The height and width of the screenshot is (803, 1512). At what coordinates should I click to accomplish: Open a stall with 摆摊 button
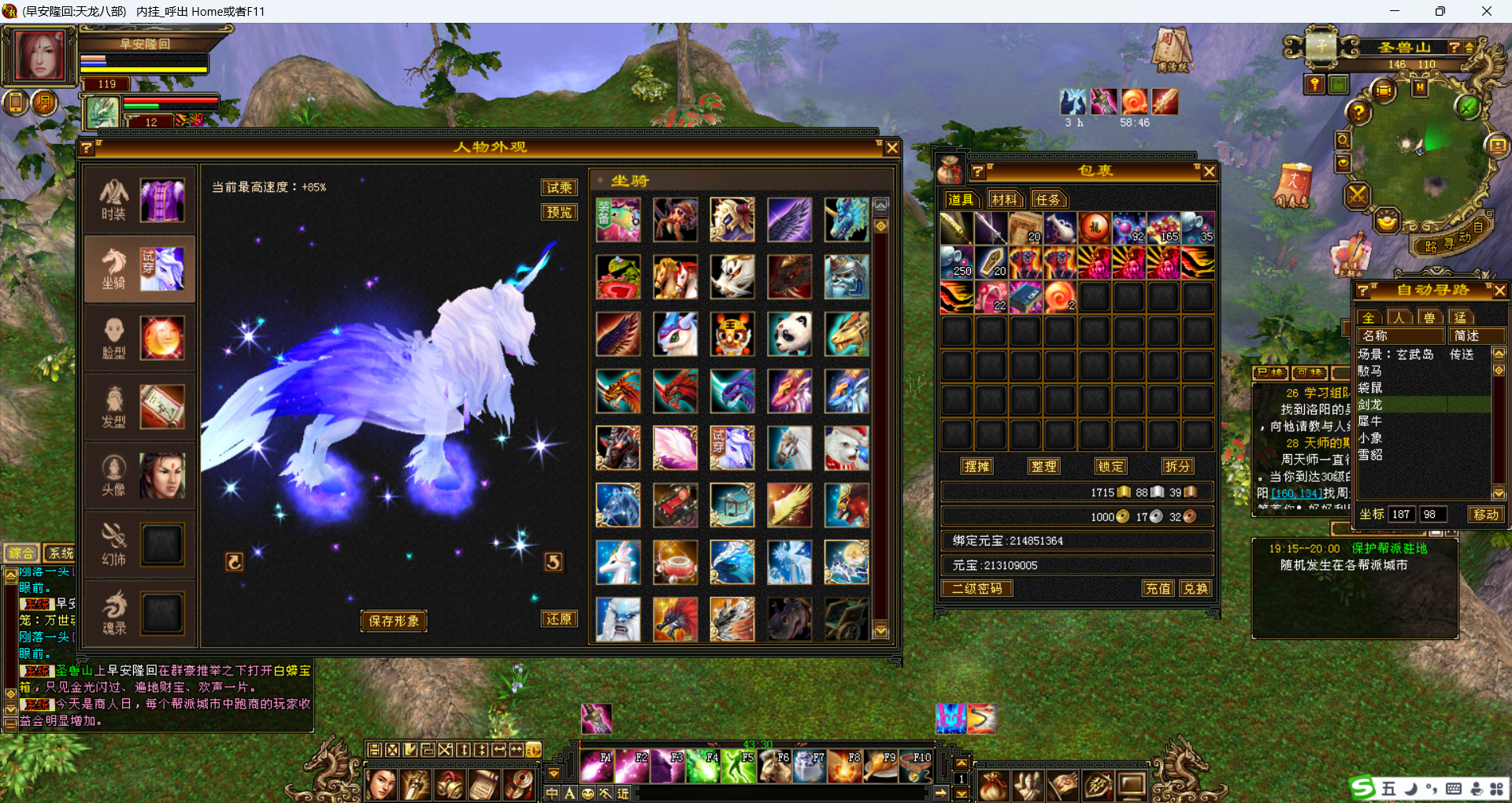pos(976,466)
